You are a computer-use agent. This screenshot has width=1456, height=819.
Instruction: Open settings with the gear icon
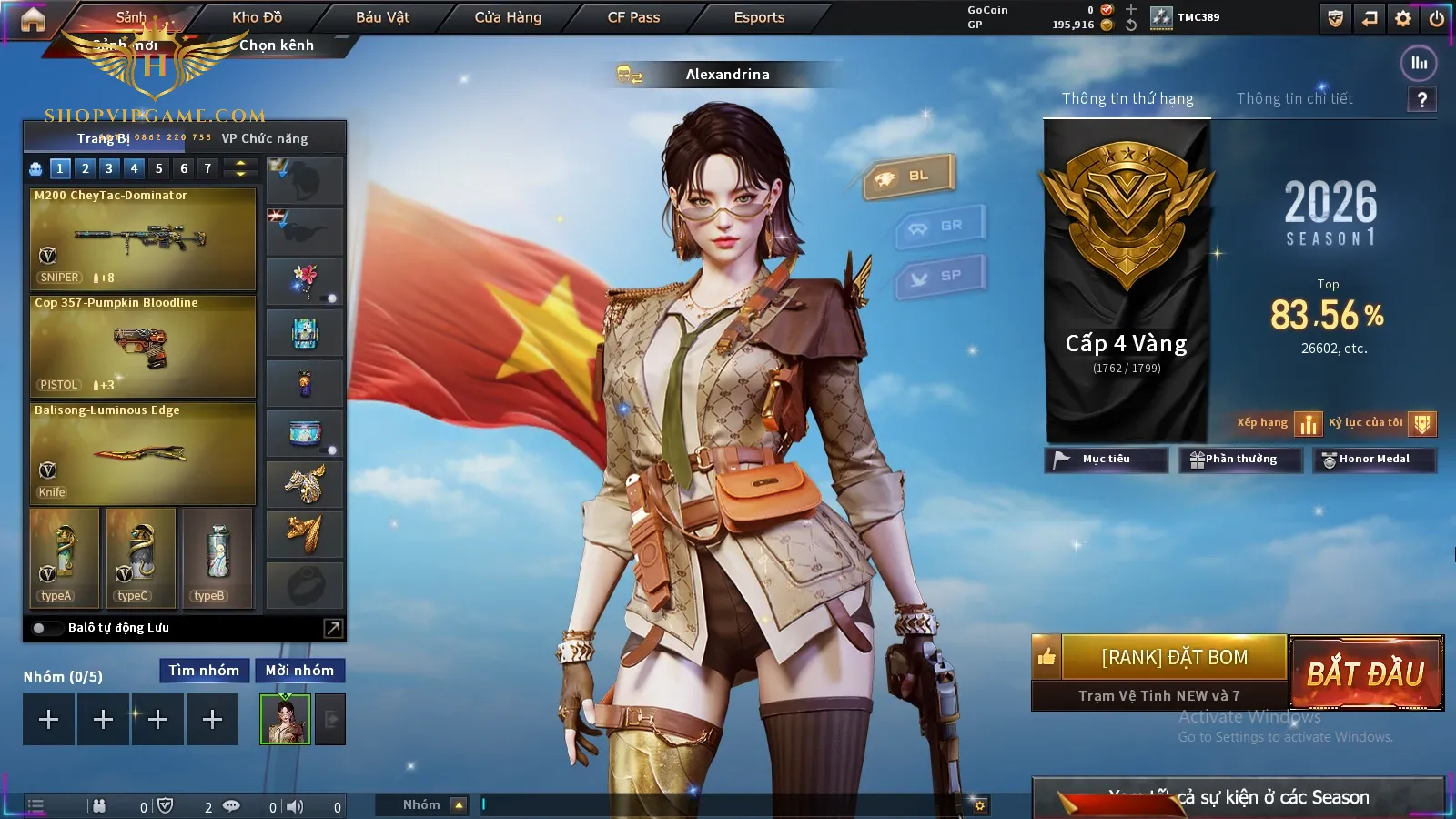(1403, 18)
